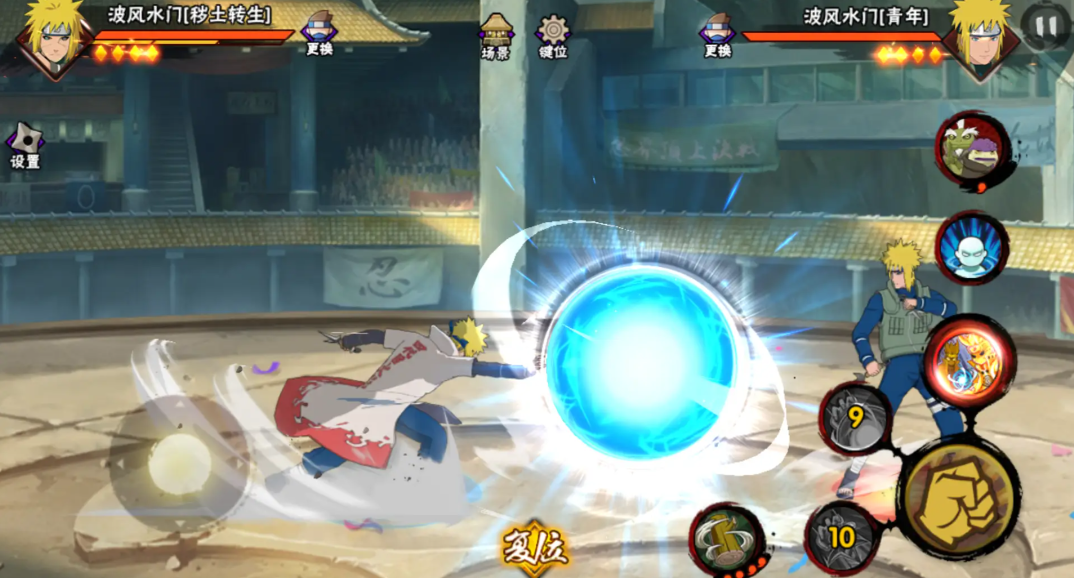
Task: Activate the white creature summon icon
Action: point(971,248)
